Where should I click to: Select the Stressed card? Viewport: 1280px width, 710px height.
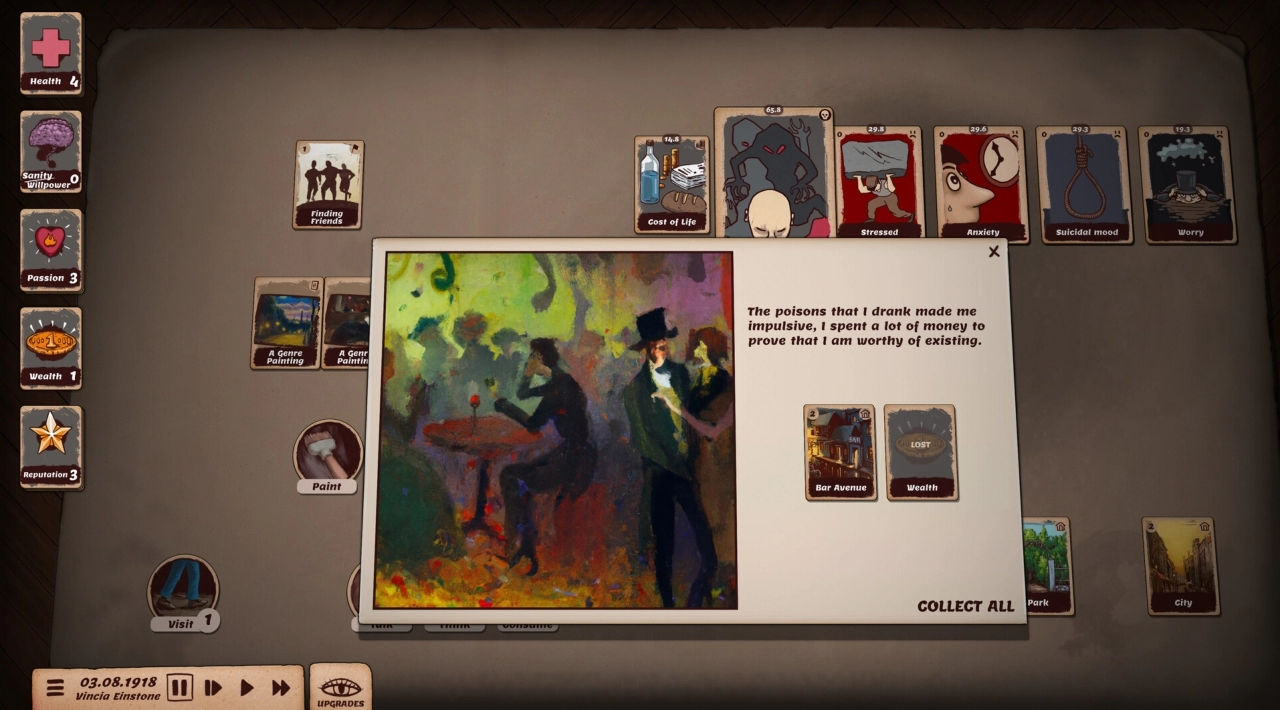pyautogui.click(x=879, y=185)
